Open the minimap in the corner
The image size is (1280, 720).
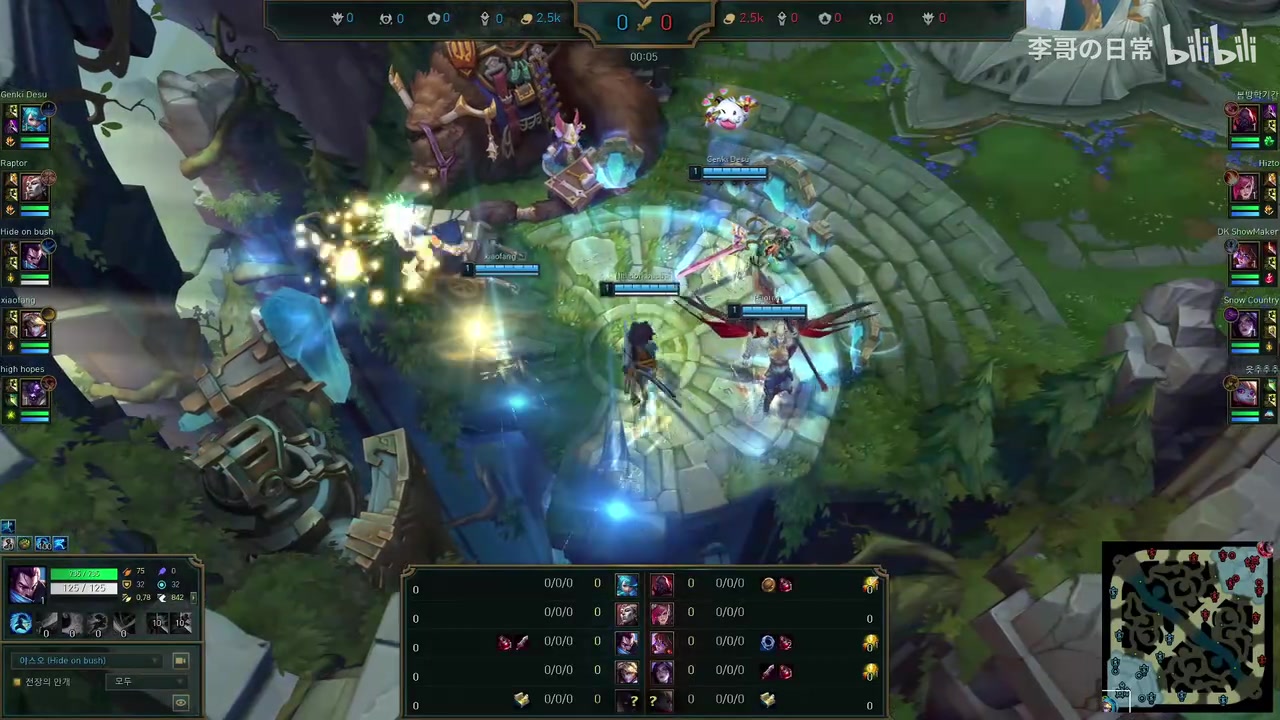click(x=1188, y=625)
